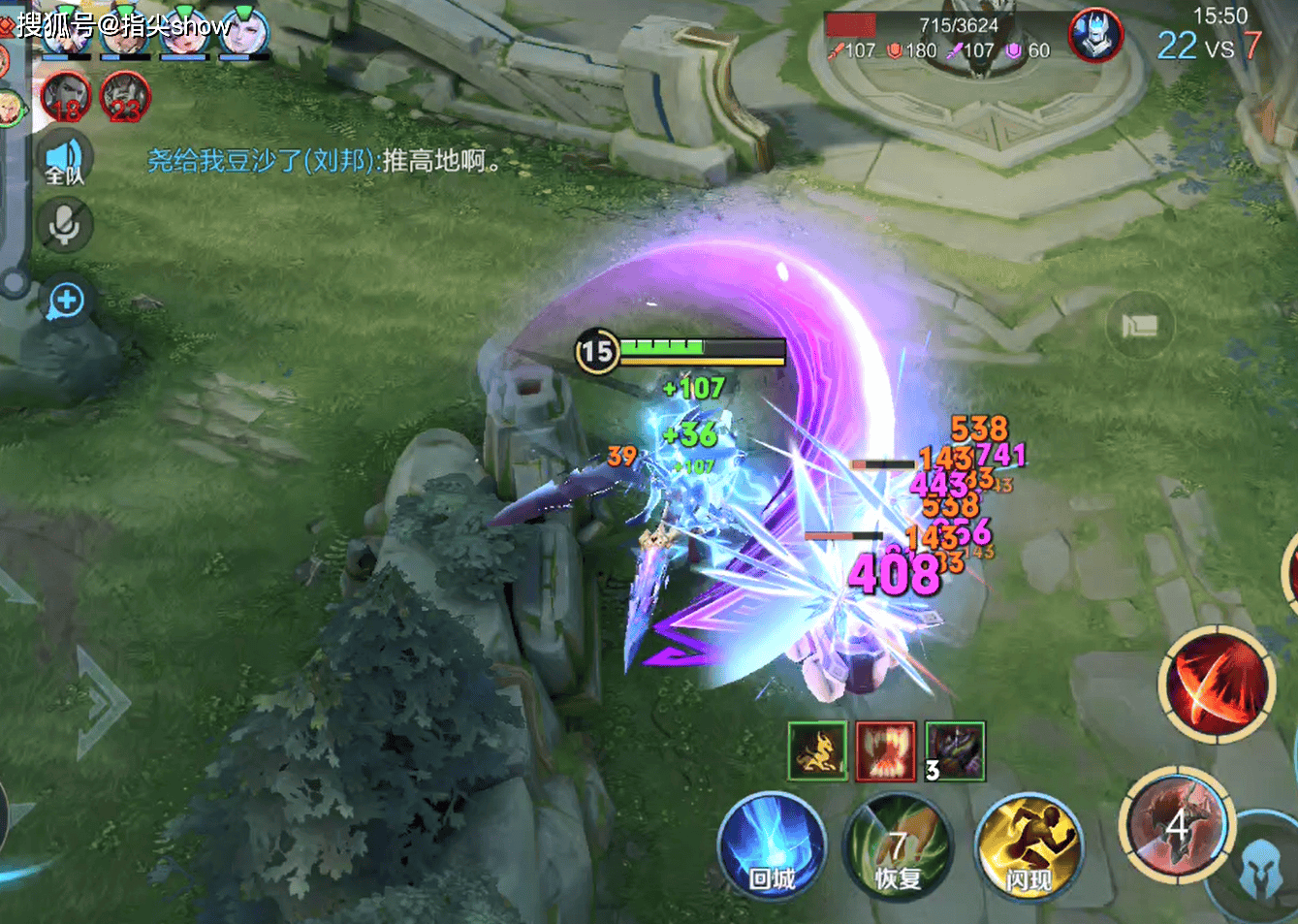Select the dead hero portrait showing 23
Viewport: 1298px width, 924px height.
(125, 98)
